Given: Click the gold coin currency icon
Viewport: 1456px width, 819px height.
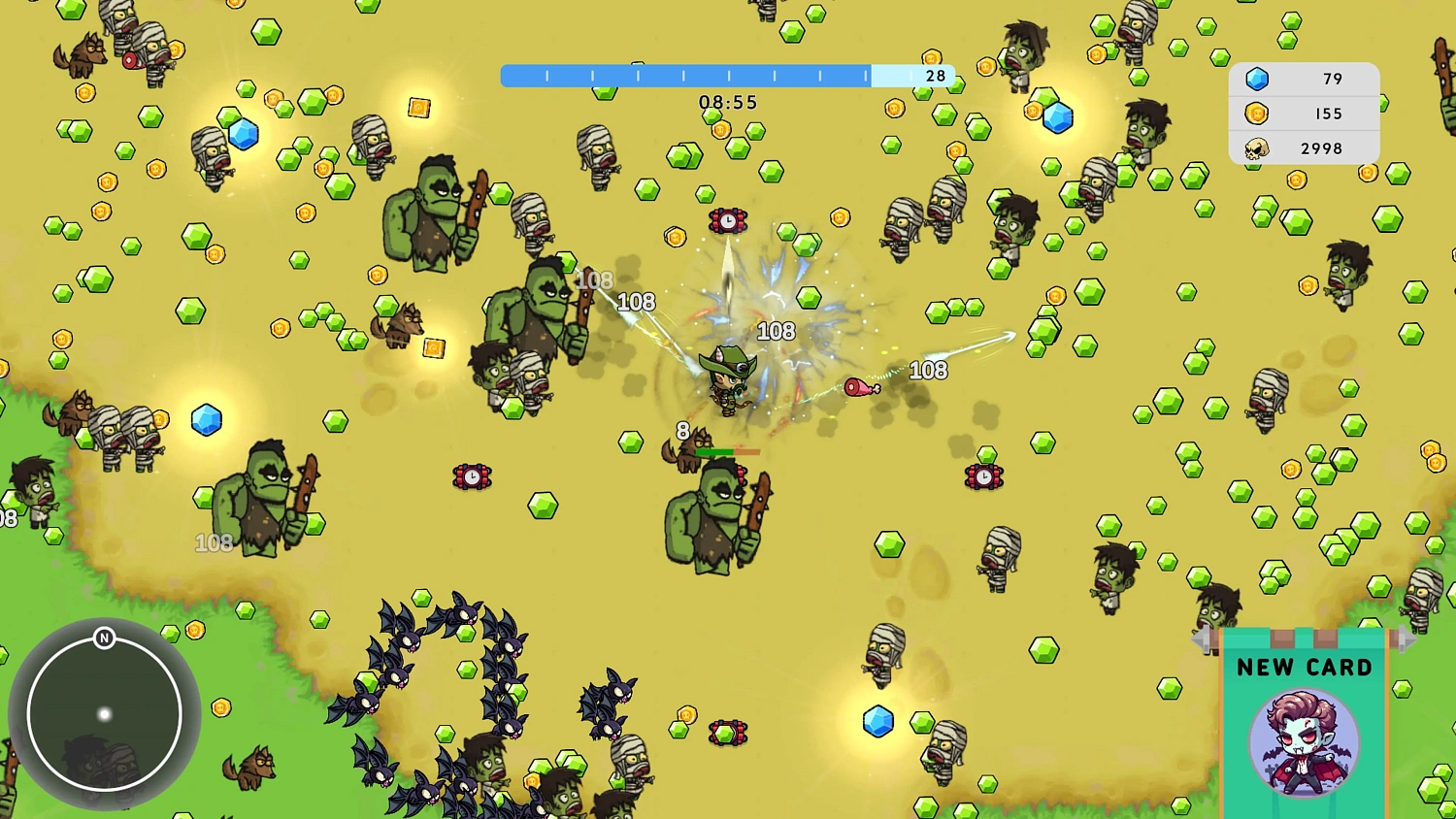Looking at the screenshot, I should pyautogui.click(x=1257, y=114).
